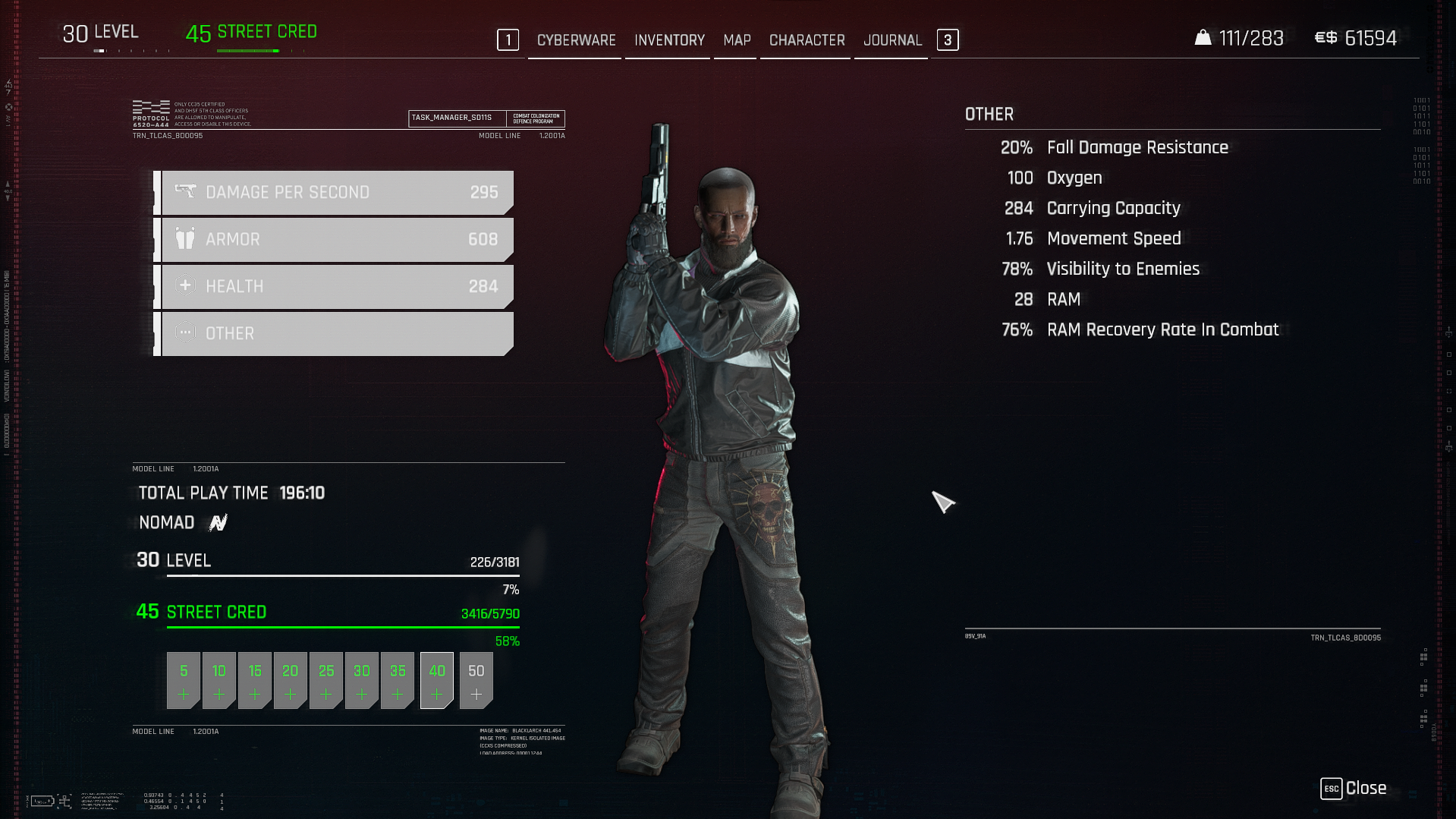Click the Street Cred 15 reward tile
This screenshot has height=819, width=1456.
tap(255, 680)
